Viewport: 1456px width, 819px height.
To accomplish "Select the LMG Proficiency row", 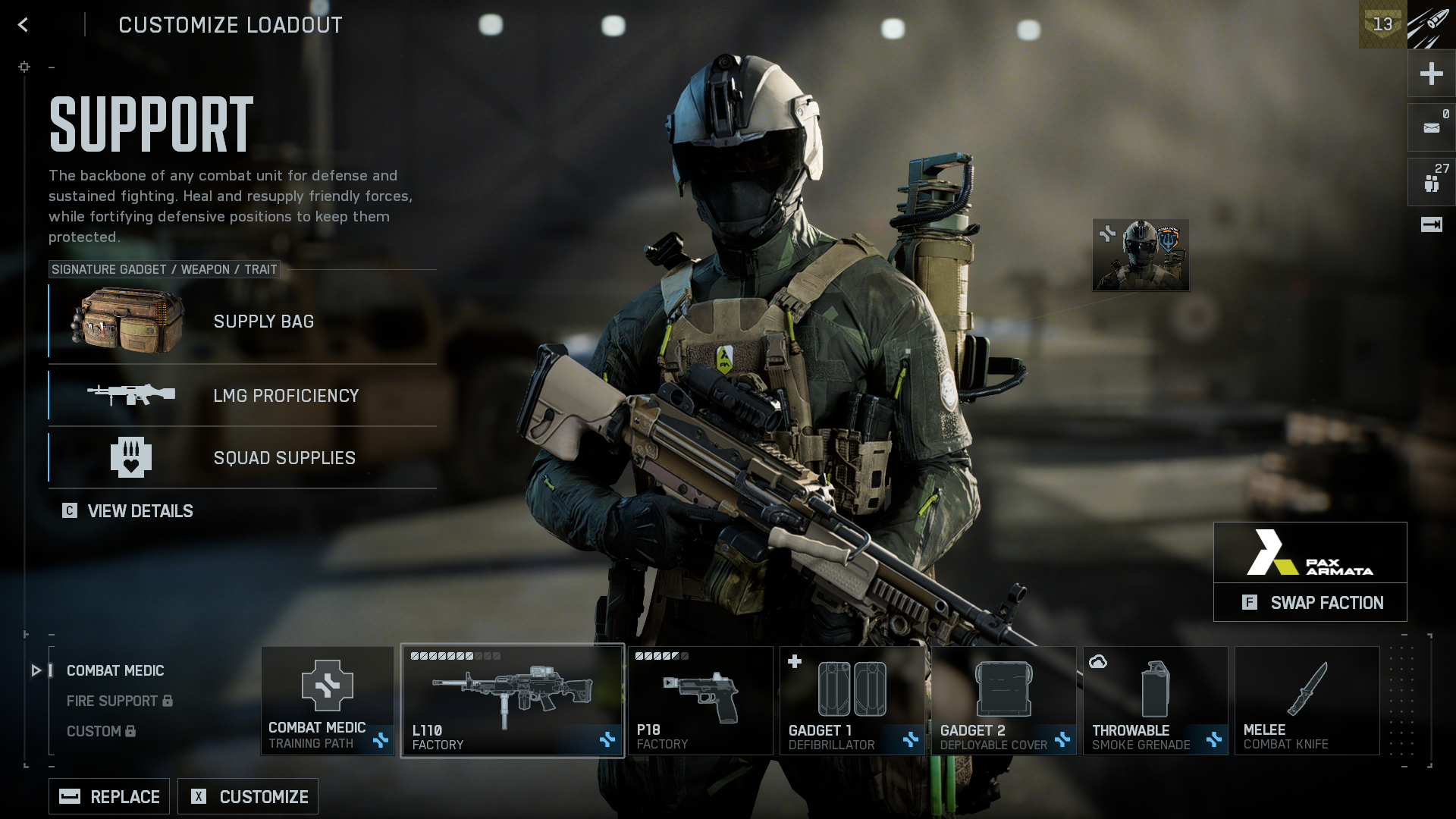I will tap(243, 396).
